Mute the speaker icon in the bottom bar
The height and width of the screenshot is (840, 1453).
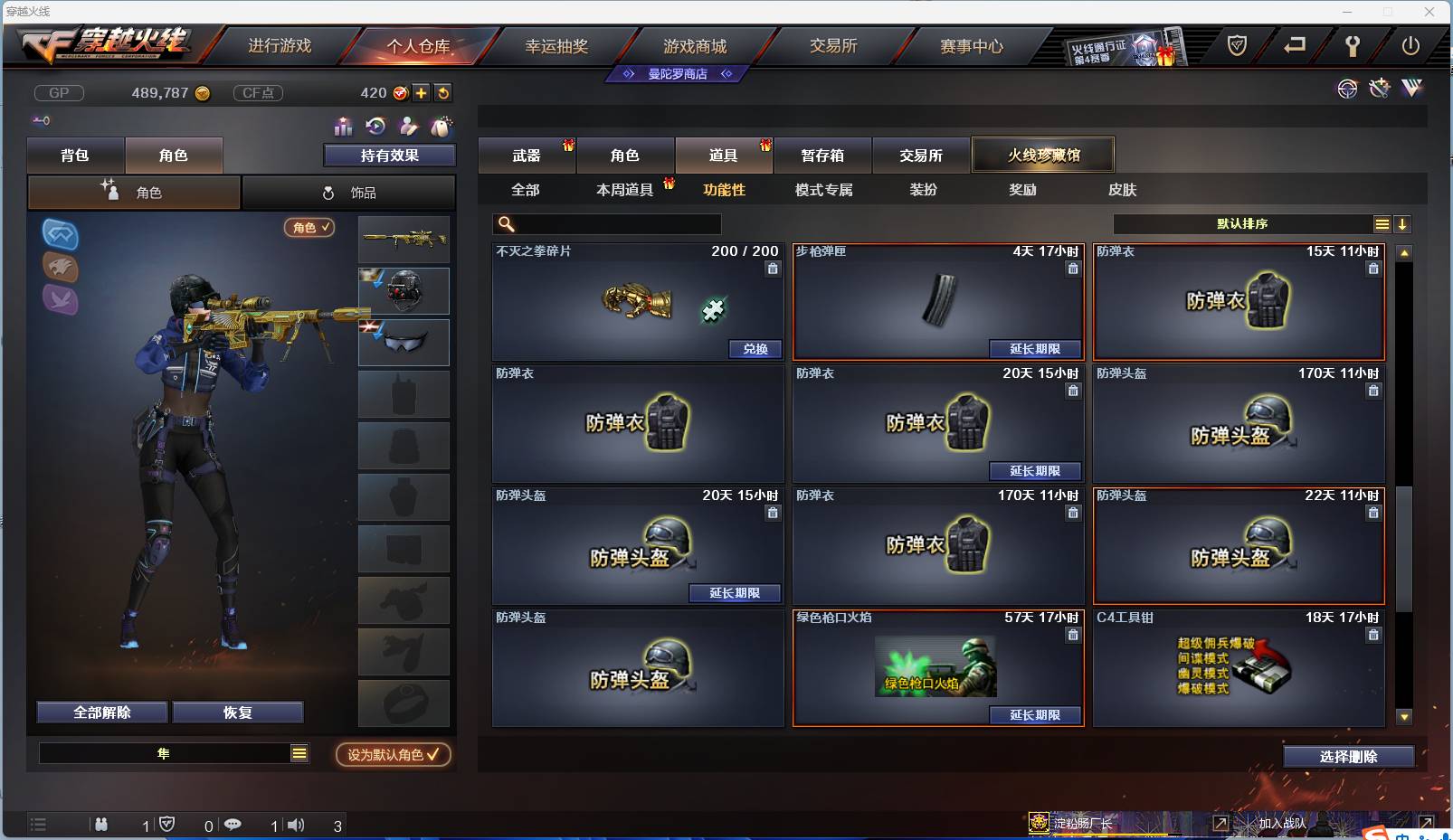click(x=296, y=825)
